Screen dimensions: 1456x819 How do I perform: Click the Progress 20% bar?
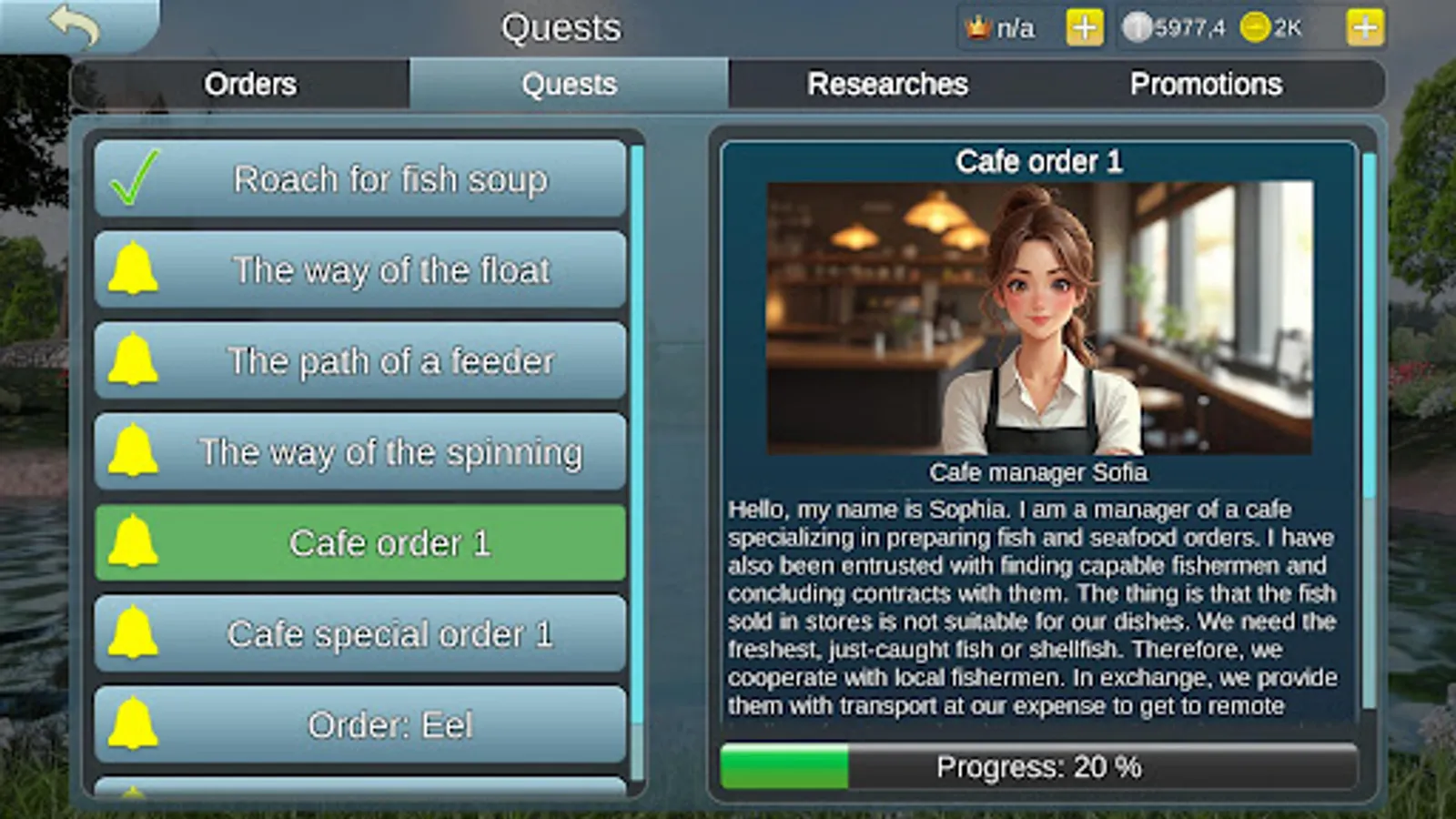(1037, 766)
